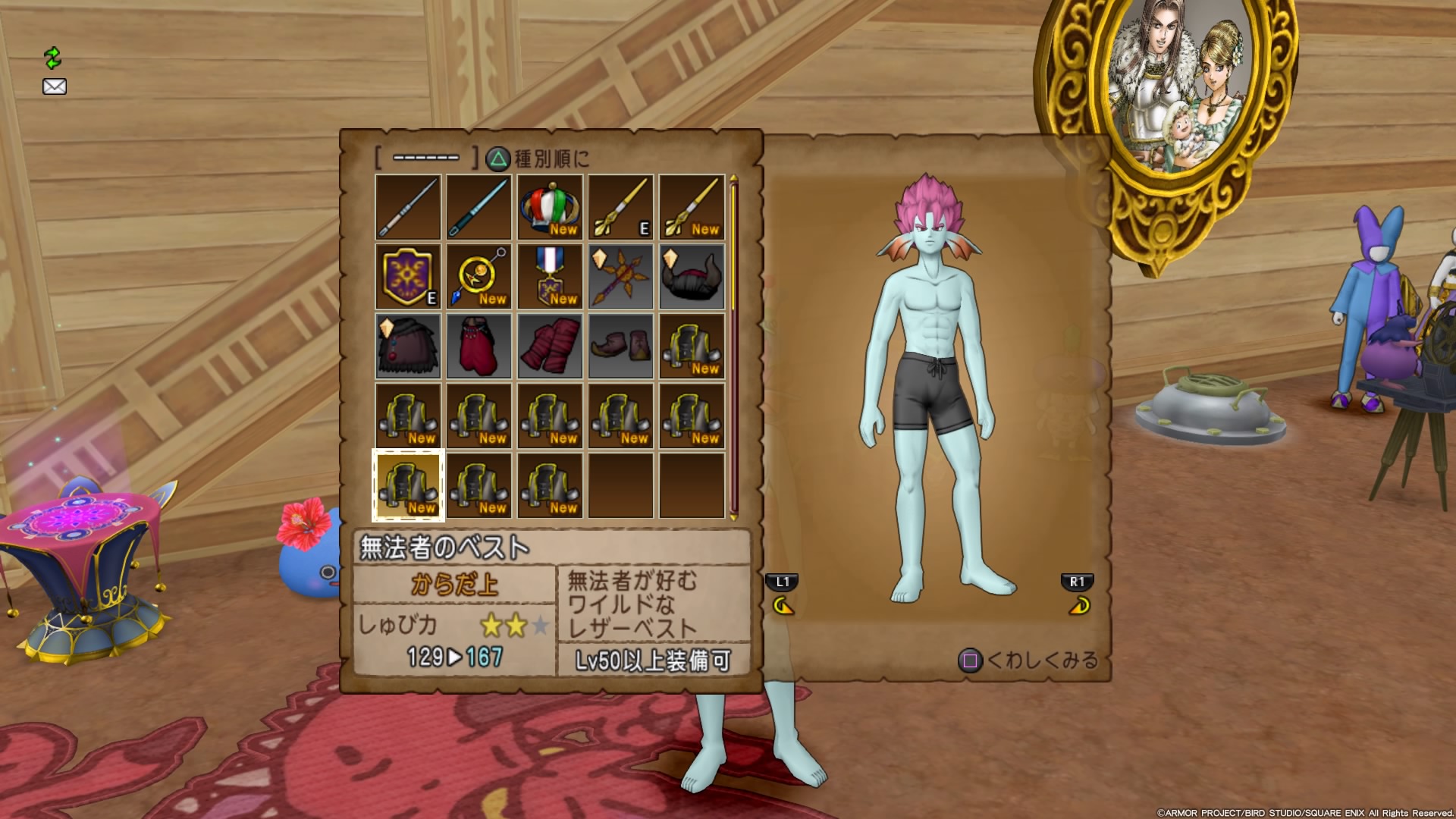Viewport: 1456px width, 819px height.
Task: Choose the brown boots slot
Action: [x=620, y=347]
